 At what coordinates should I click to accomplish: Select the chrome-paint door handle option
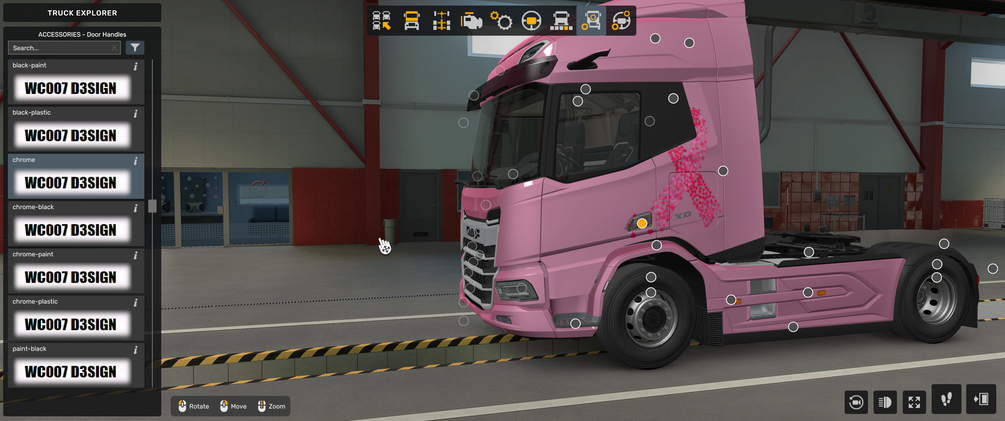point(70,277)
